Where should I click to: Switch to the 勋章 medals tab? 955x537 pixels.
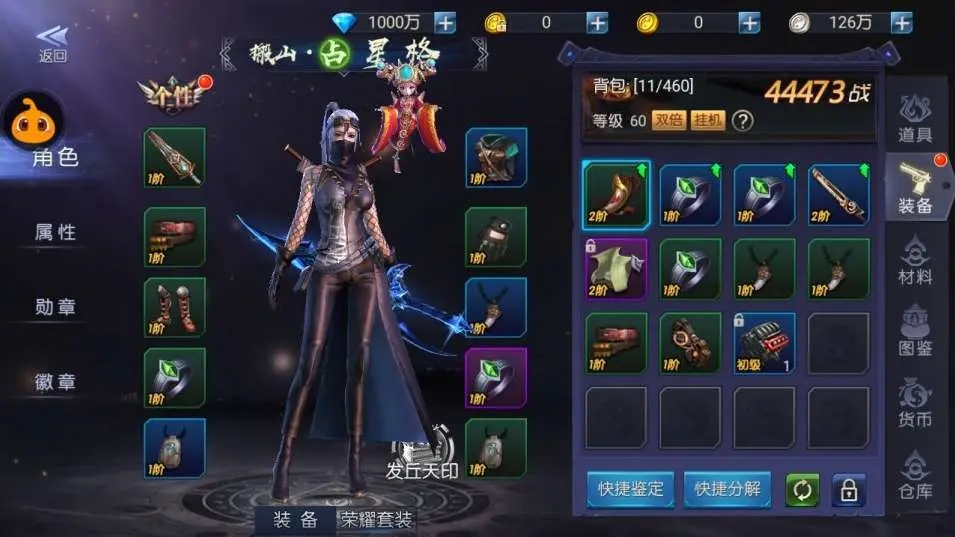(56, 307)
